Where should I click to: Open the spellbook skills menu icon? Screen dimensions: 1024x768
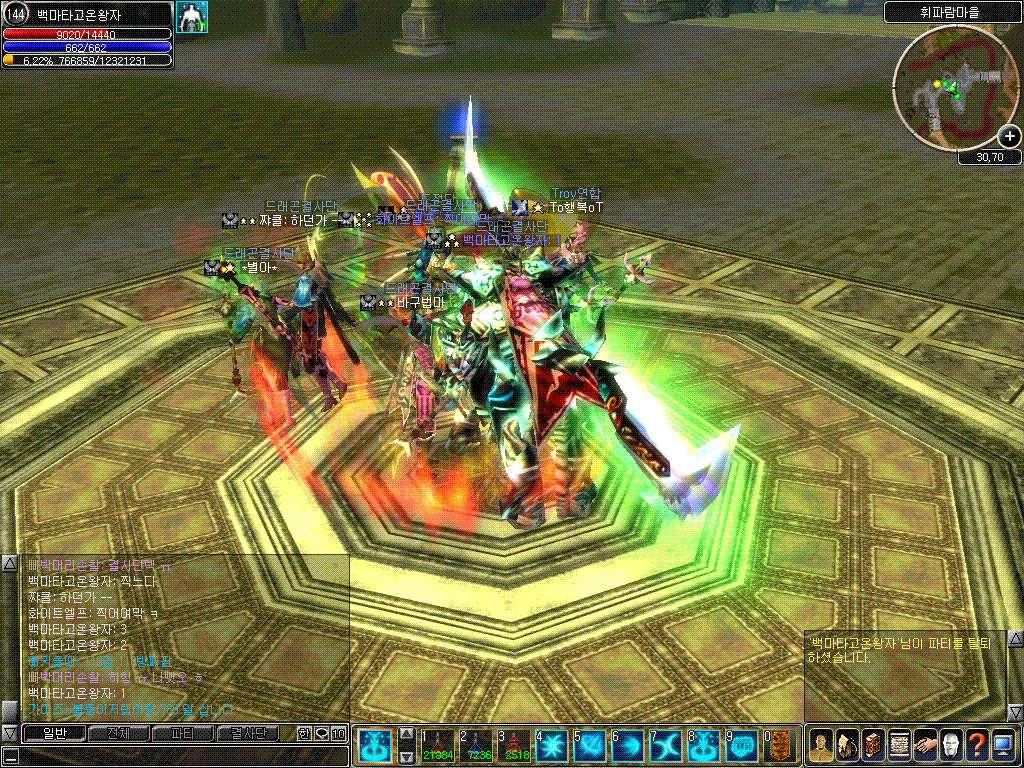873,744
